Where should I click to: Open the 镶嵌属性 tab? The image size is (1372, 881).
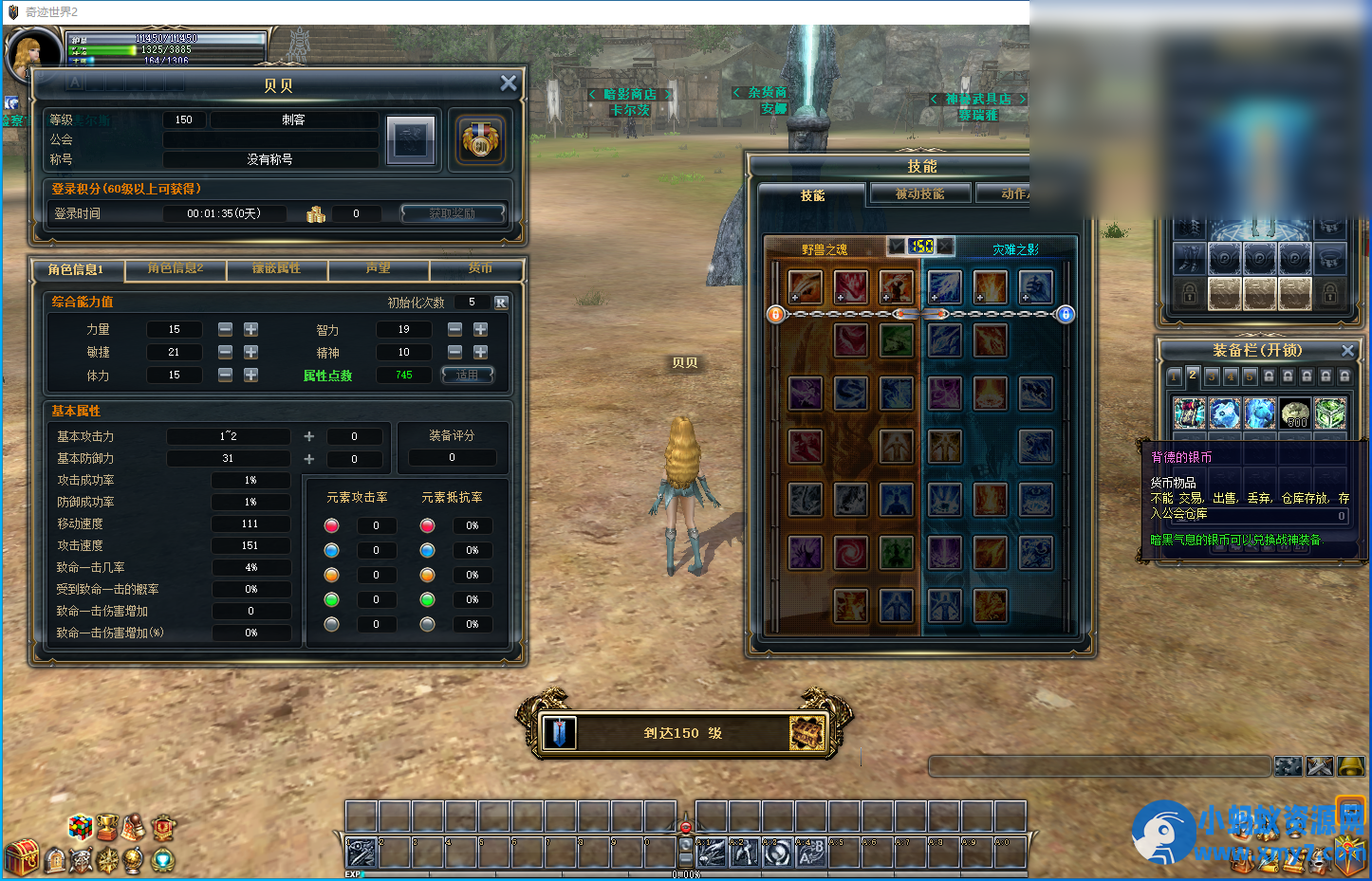276,269
